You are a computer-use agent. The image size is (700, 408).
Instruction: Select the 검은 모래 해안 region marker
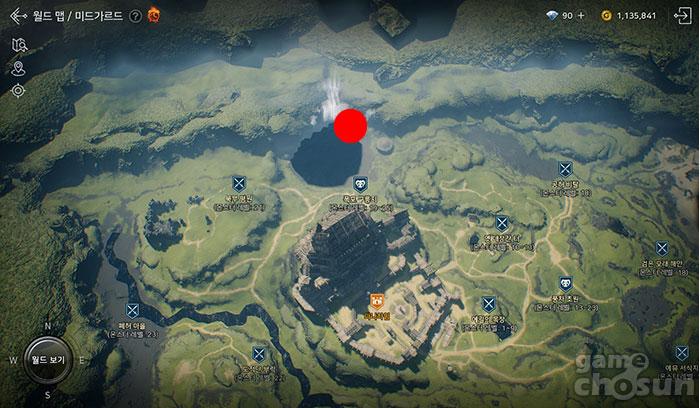(661, 248)
